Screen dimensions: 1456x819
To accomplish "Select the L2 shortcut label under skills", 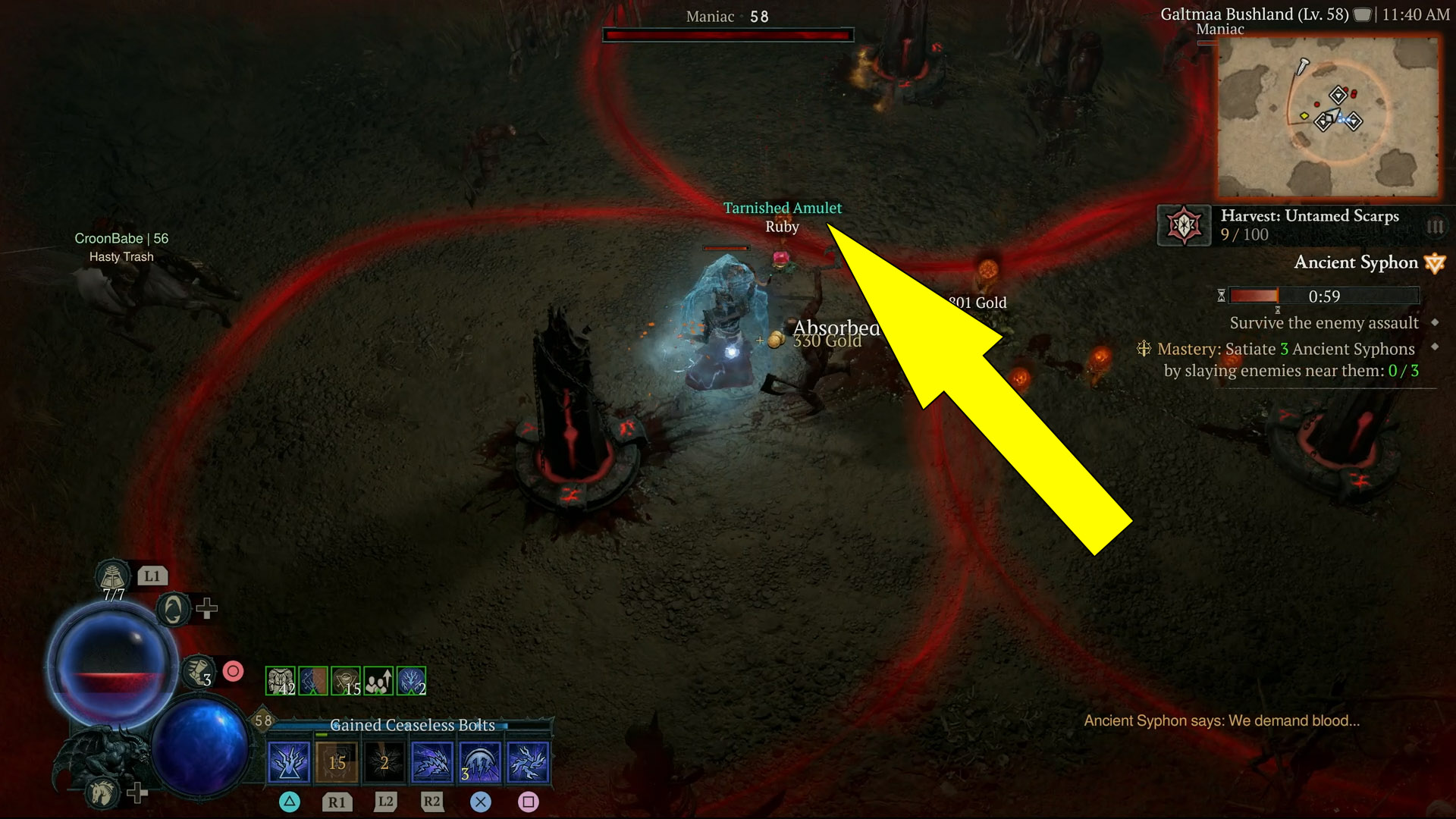I will pos(385,802).
